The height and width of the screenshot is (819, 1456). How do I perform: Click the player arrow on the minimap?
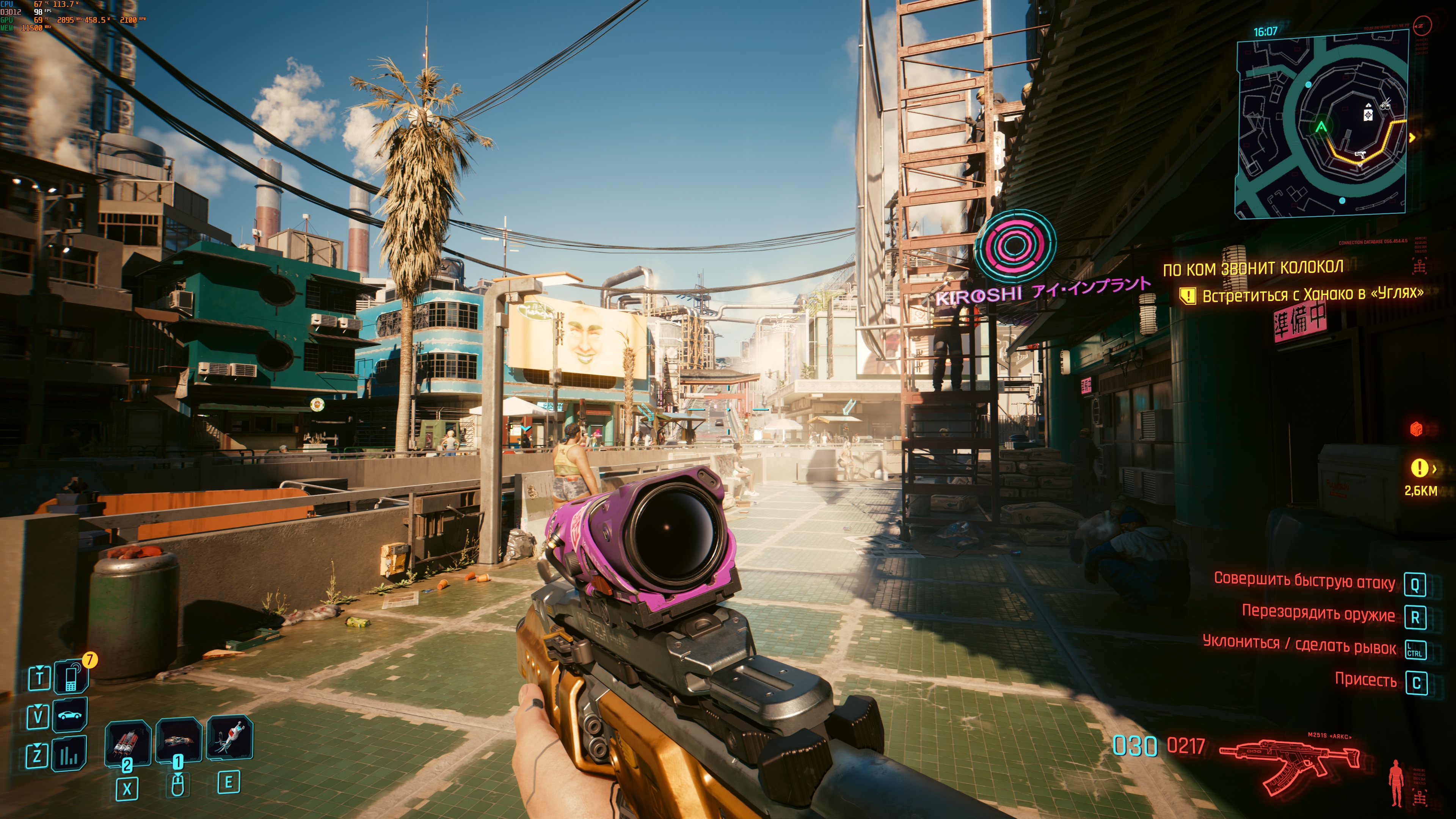[1321, 127]
